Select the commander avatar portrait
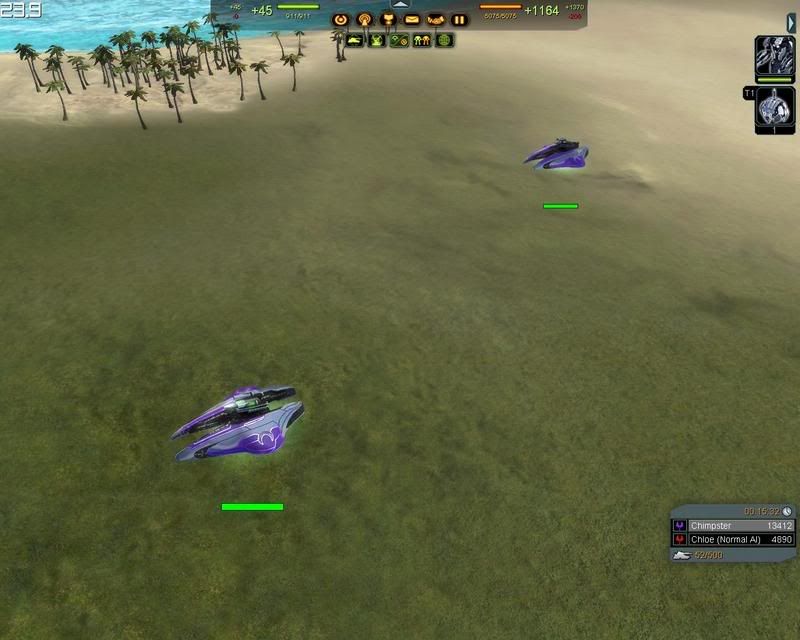The width and height of the screenshot is (800, 640). point(775,57)
